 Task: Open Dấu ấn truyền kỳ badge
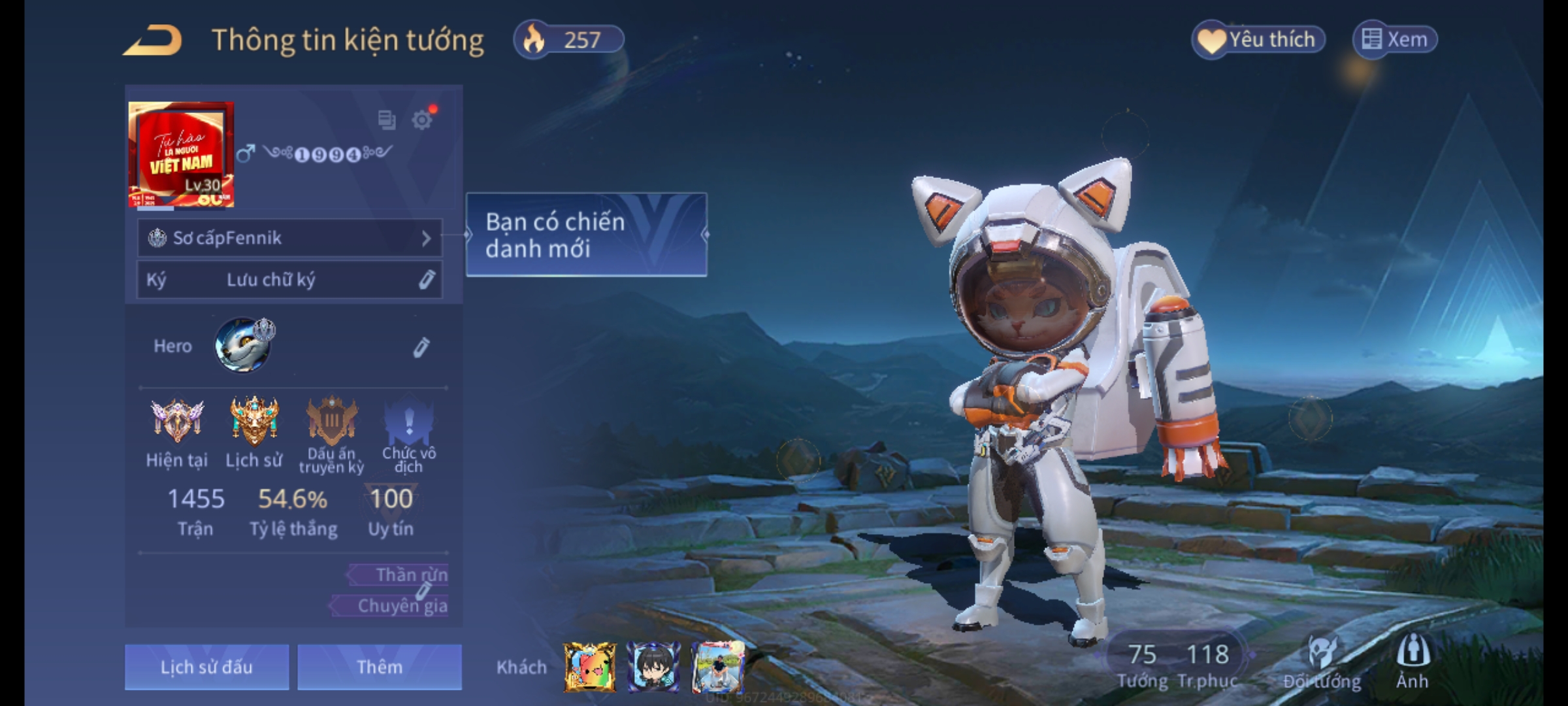pyautogui.click(x=331, y=422)
